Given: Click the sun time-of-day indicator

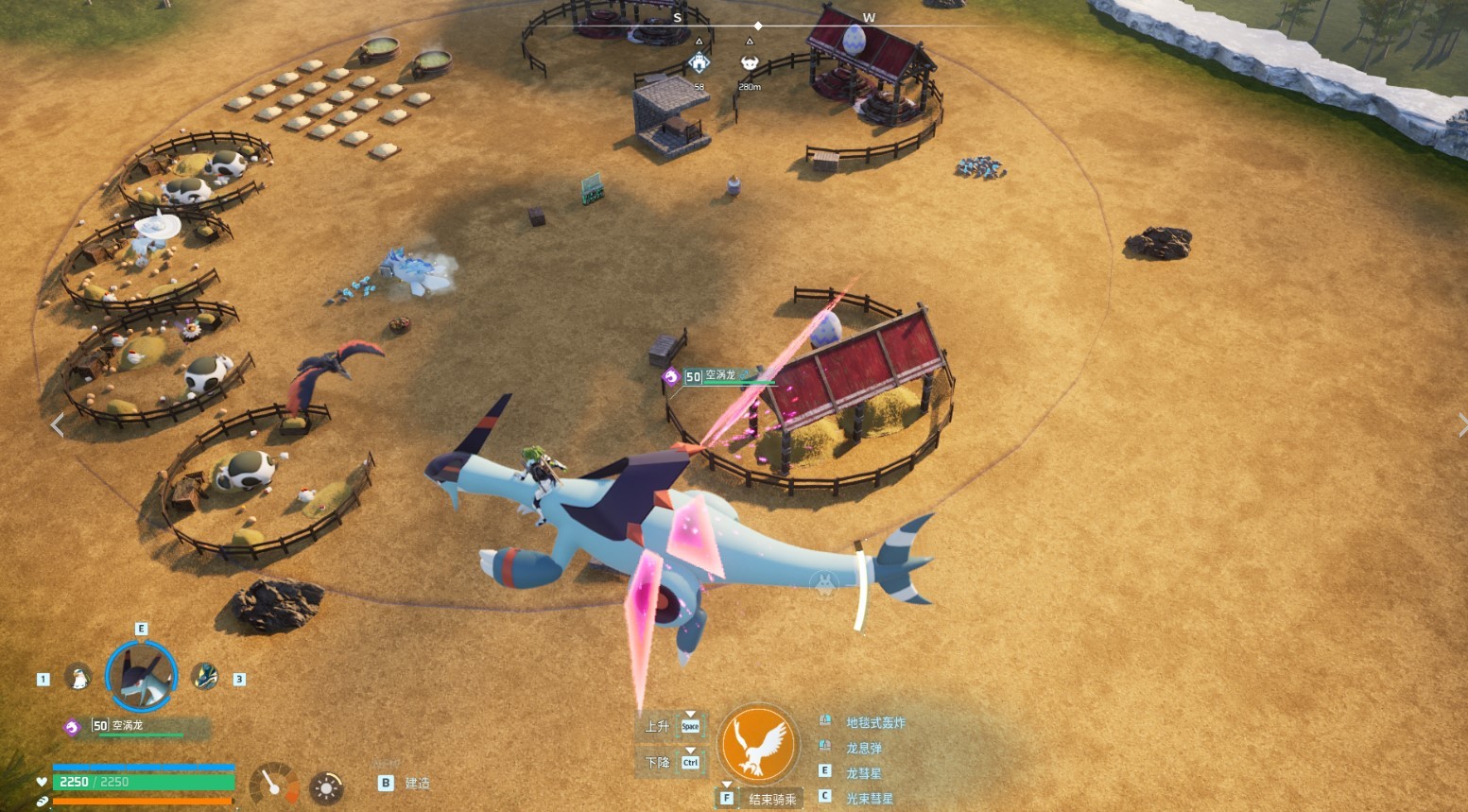Looking at the screenshot, I should pyautogui.click(x=326, y=787).
